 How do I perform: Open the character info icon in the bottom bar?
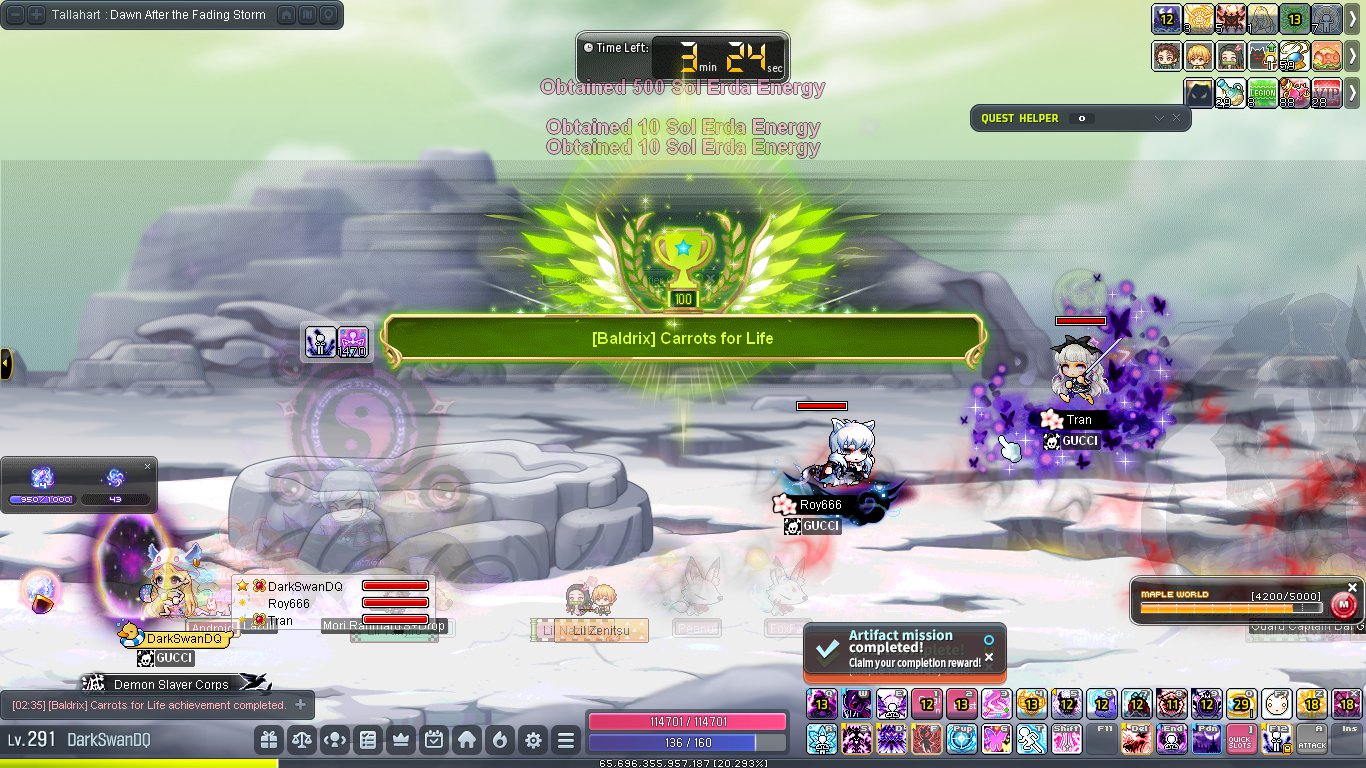[x=335, y=740]
